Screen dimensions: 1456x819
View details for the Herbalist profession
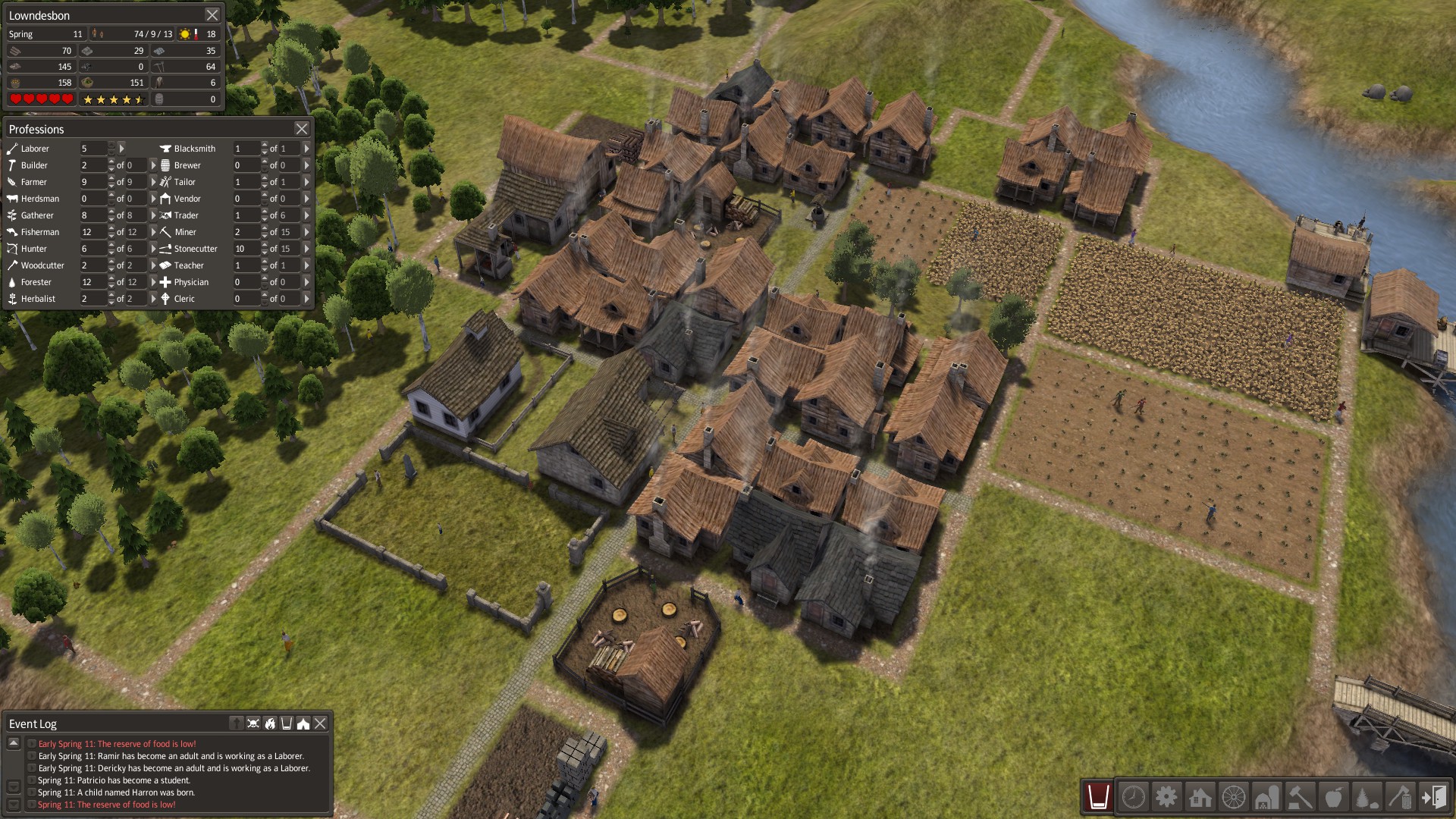[153, 298]
